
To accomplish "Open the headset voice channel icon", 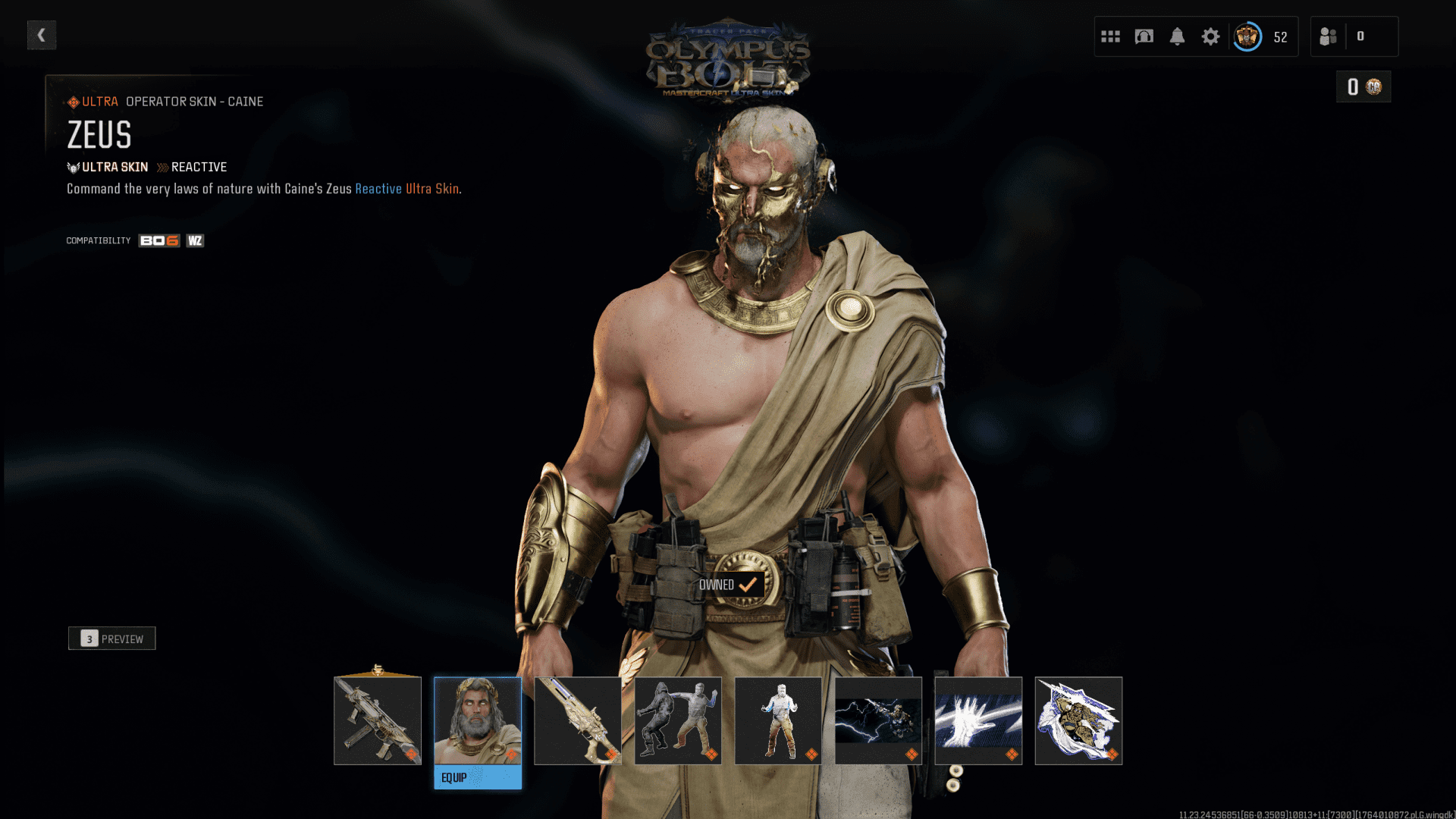I will [1144, 36].
